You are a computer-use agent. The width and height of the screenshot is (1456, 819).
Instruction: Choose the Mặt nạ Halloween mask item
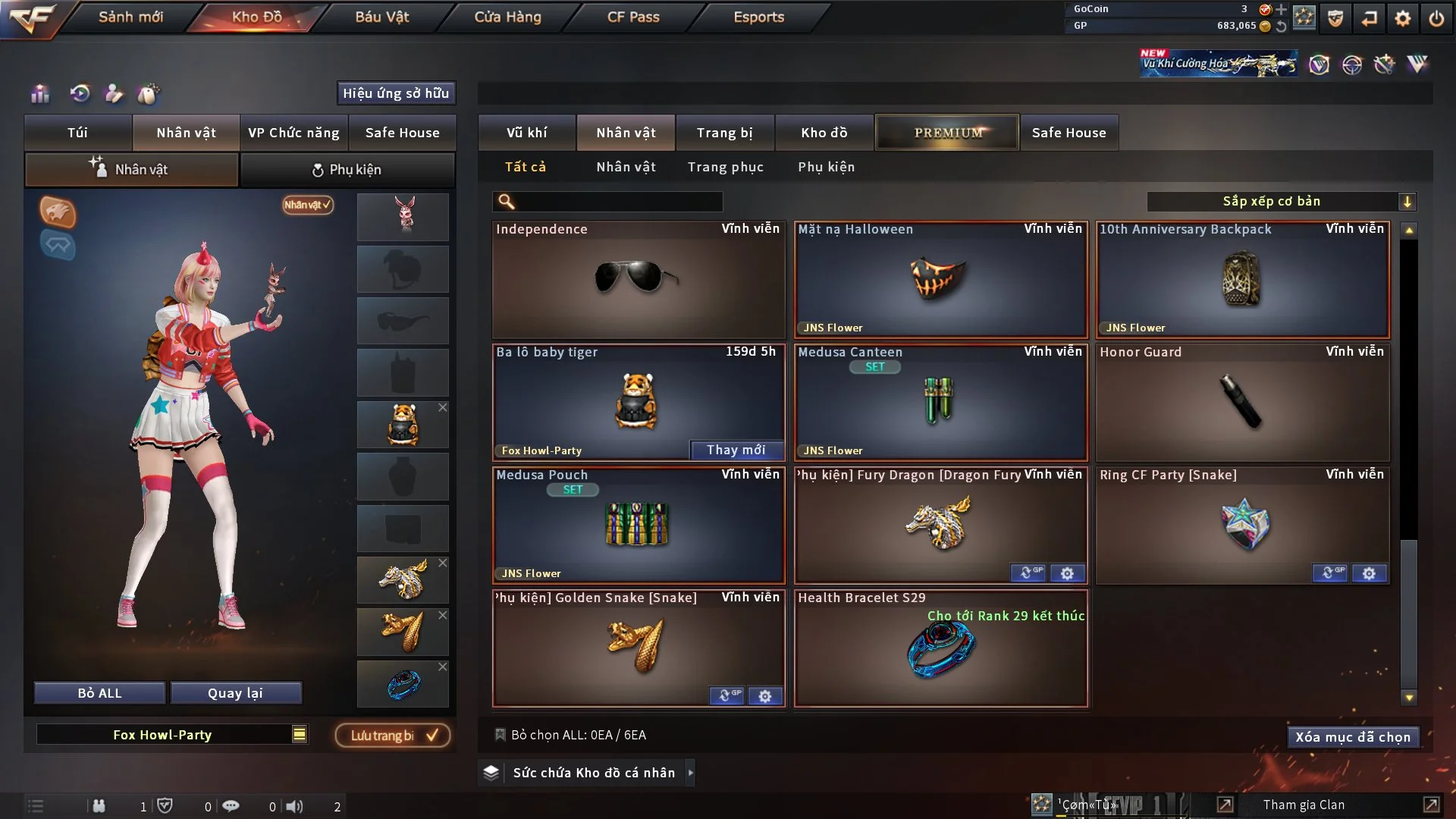(940, 279)
